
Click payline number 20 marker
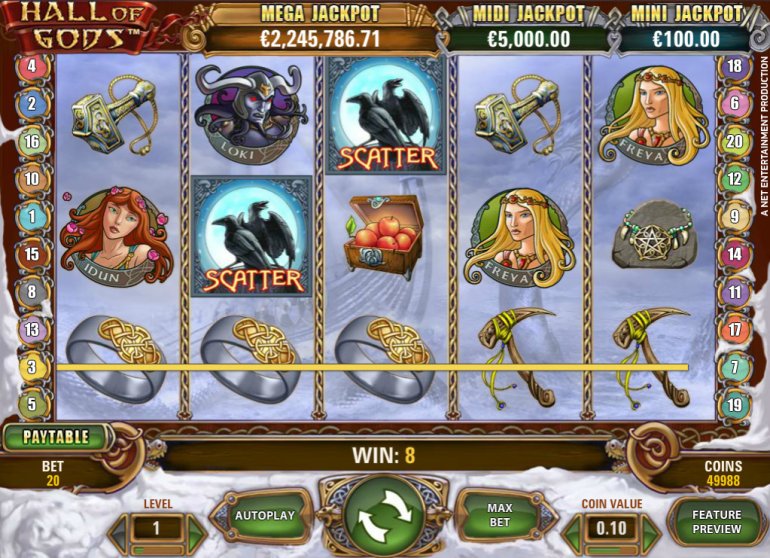click(735, 142)
